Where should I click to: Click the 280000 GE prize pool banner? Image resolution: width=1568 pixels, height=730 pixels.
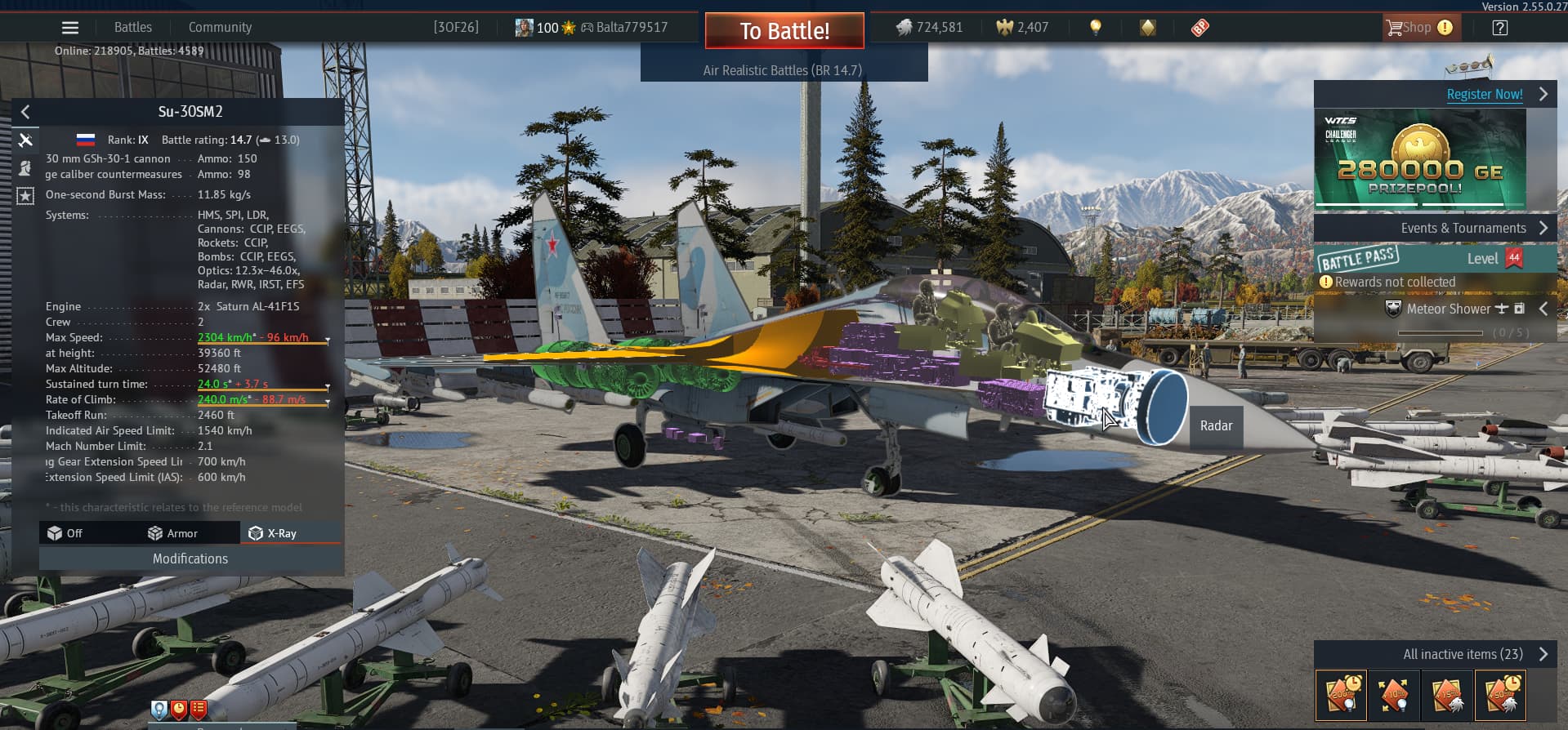[x=1420, y=158]
